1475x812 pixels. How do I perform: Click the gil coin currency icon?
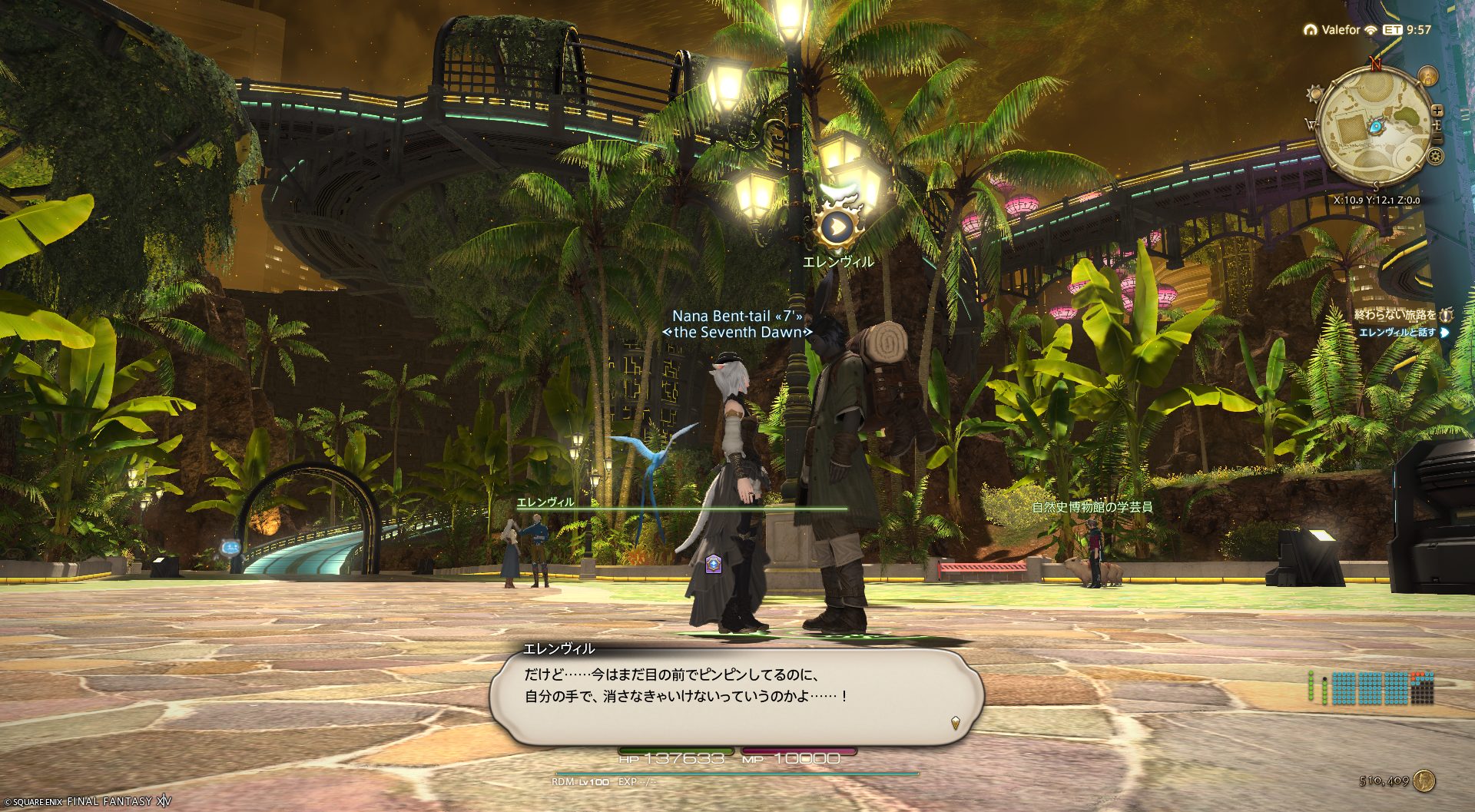tap(1424, 781)
